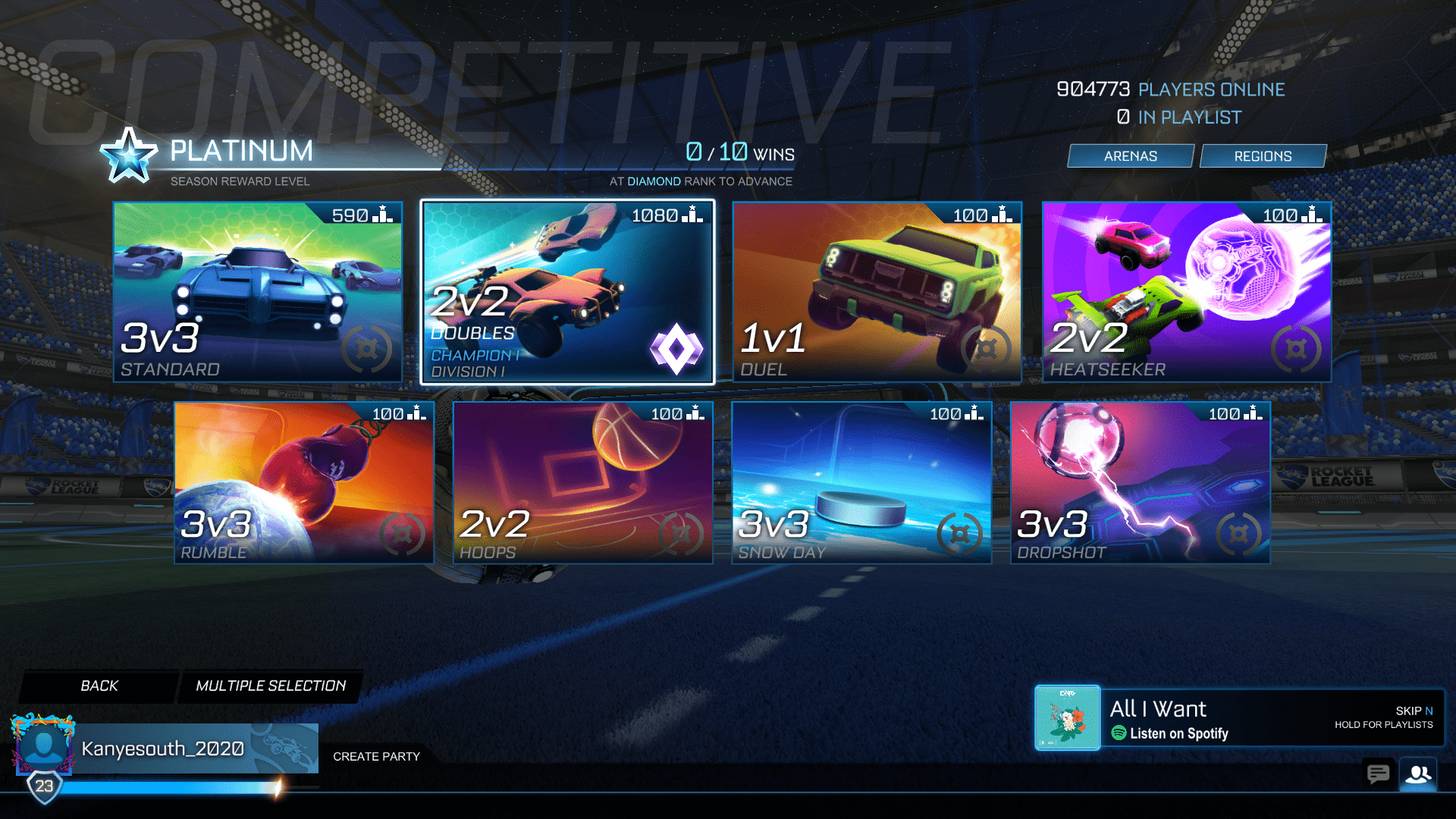1456x819 pixels.
Task: Enable Multiple Selection mode
Action: point(270,686)
